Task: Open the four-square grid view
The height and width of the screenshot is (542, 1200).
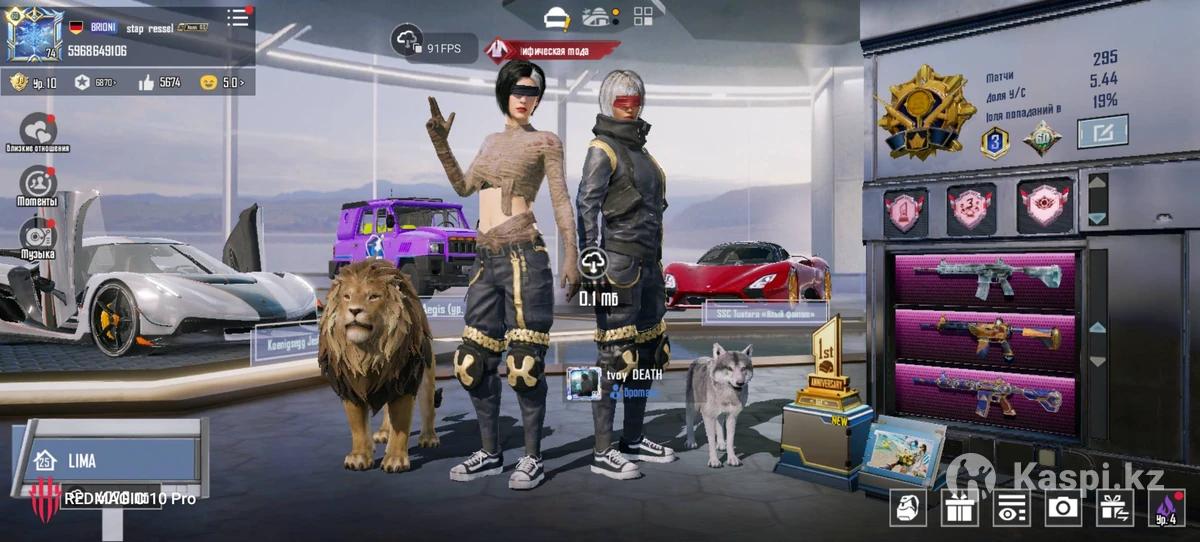Action: click(643, 16)
